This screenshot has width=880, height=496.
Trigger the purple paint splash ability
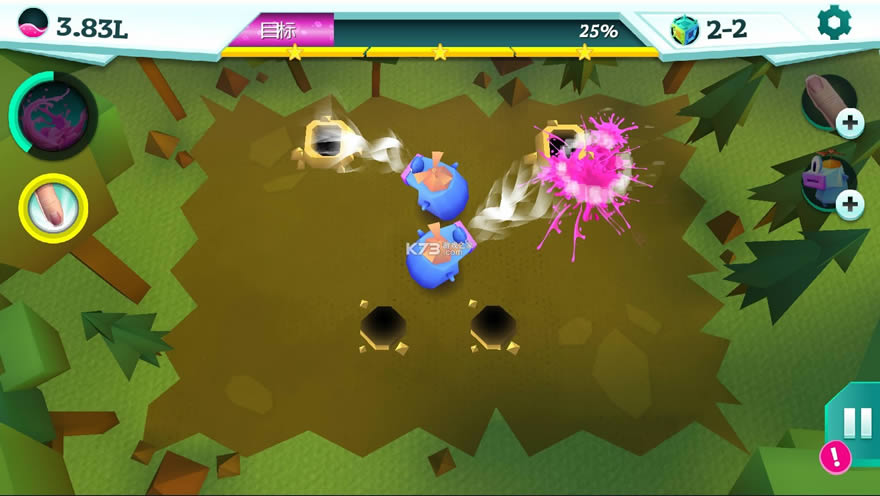[53, 116]
